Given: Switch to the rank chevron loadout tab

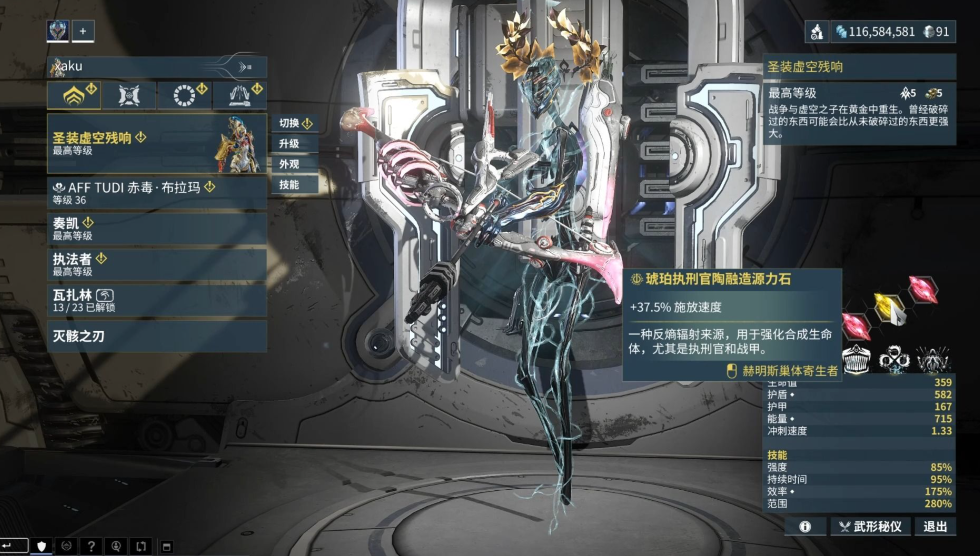Looking at the screenshot, I should tap(74, 95).
